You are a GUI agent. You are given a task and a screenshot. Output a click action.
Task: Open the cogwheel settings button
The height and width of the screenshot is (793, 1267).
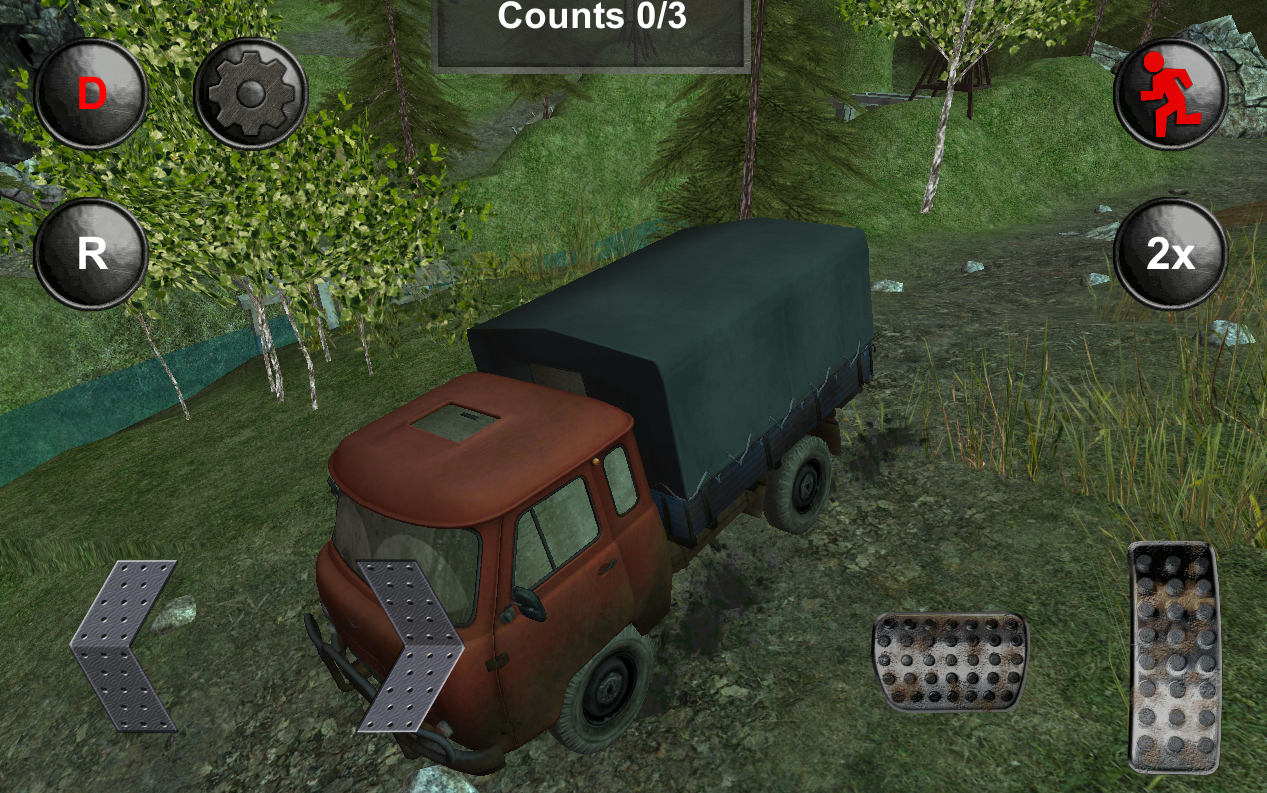(250, 95)
